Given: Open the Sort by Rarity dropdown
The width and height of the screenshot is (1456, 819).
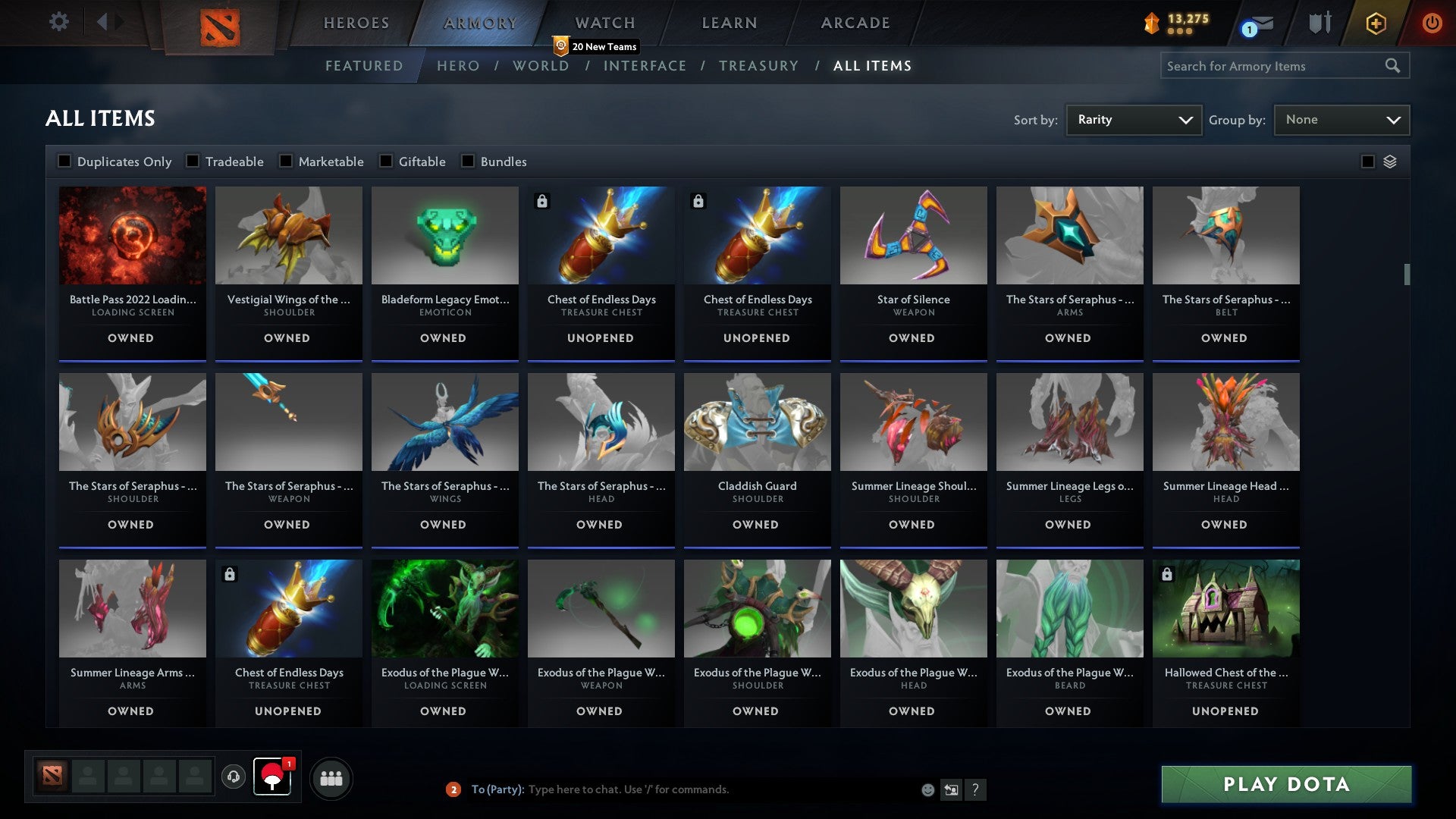Looking at the screenshot, I should (1133, 119).
